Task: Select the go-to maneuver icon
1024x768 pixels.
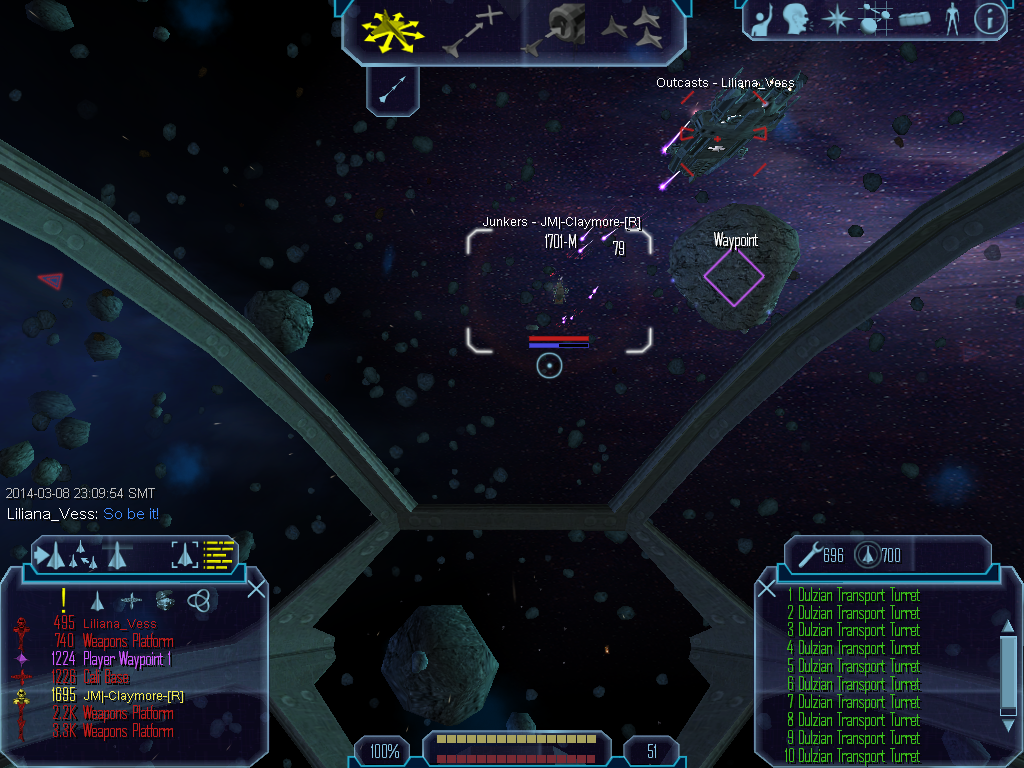Action: [x=474, y=31]
